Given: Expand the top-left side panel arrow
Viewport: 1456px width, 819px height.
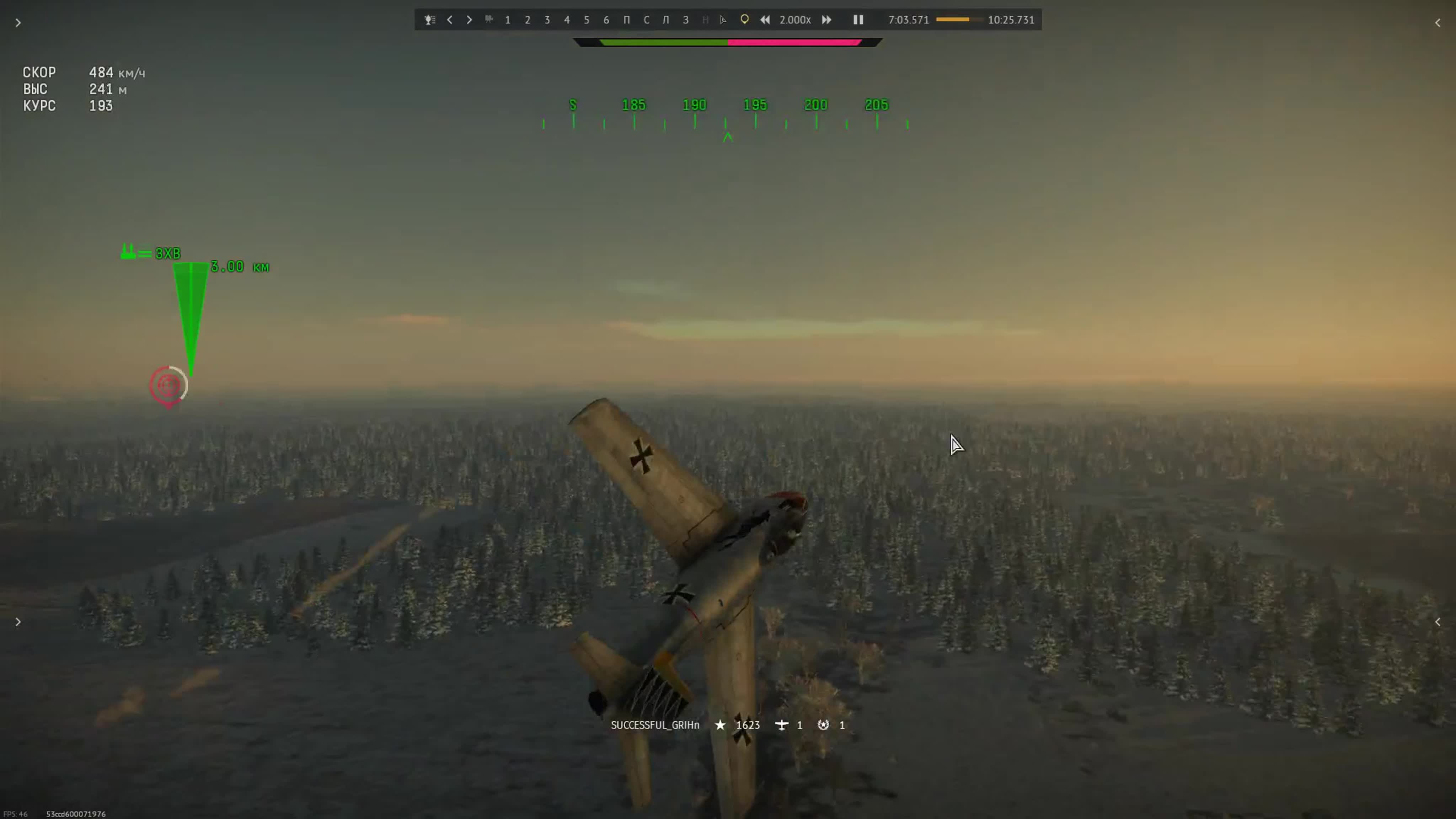Looking at the screenshot, I should coord(18,23).
